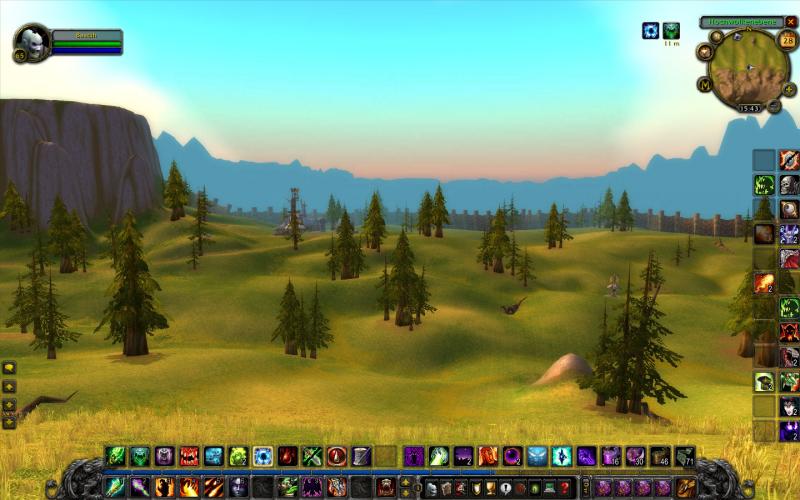
Task: Select the blue swirling buff icon
Action: 650,31
